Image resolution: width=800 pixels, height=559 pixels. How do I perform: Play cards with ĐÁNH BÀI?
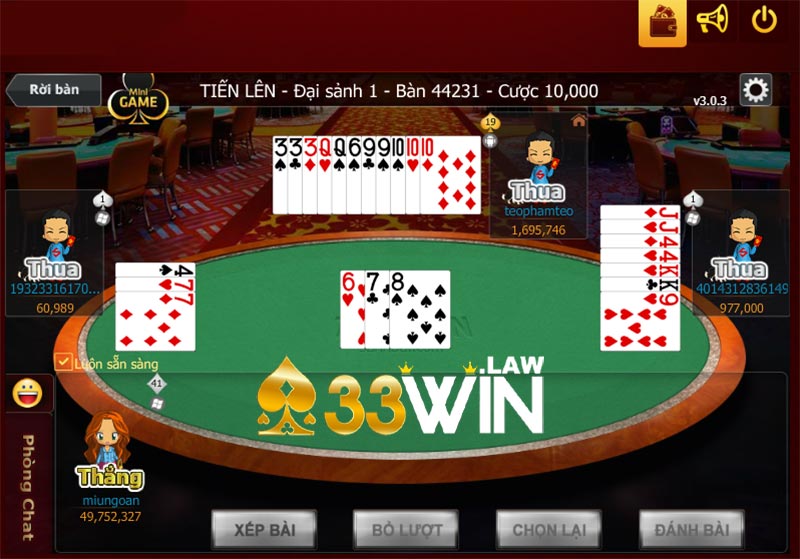(x=691, y=529)
